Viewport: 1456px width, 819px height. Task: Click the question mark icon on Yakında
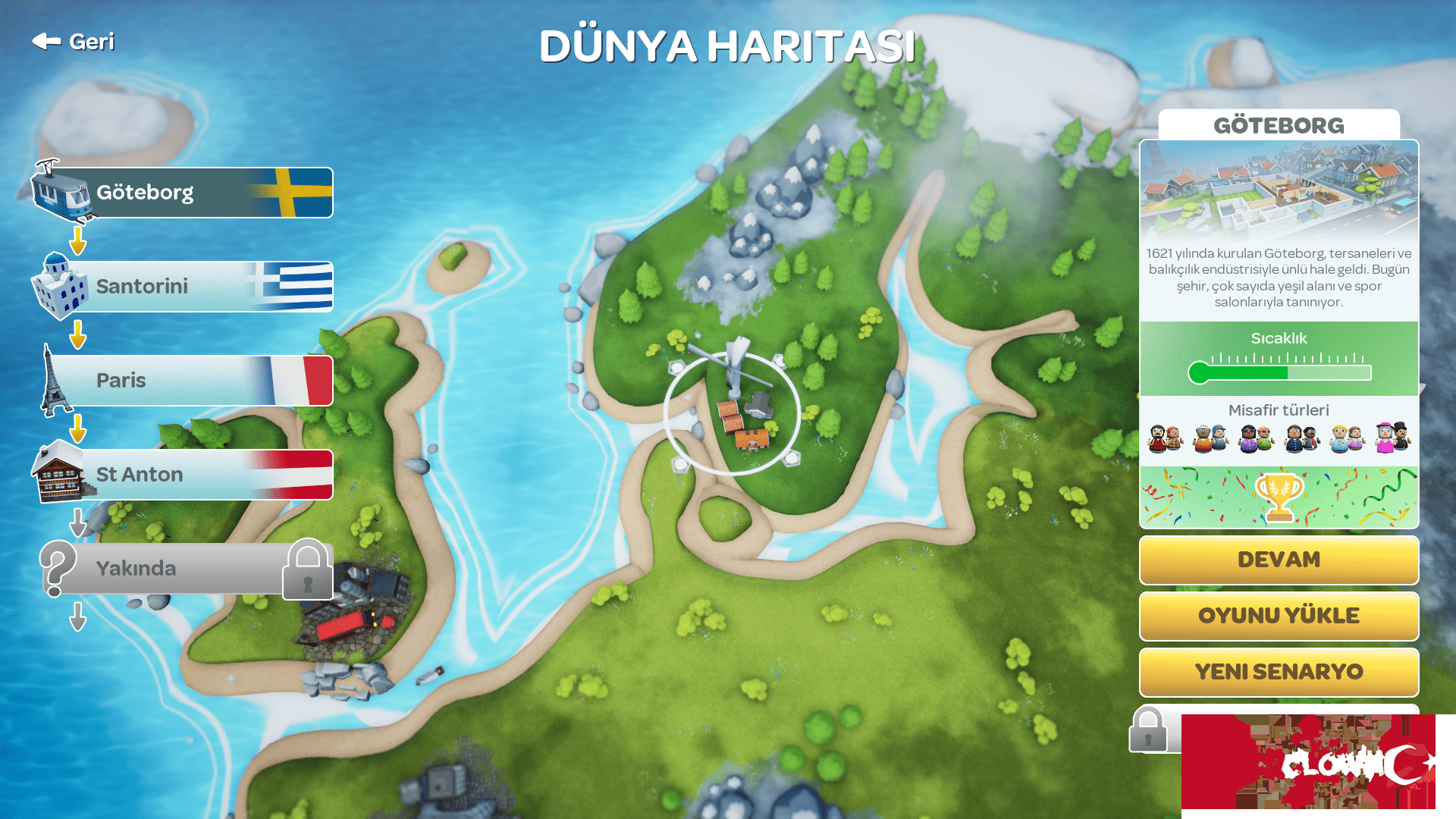tap(59, 567)
